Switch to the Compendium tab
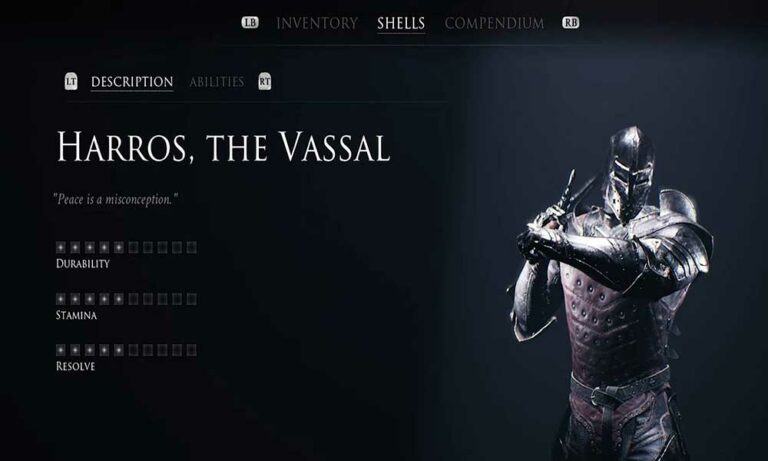The width and height of the screenshot is (768, 461). click(x=494, y=23)
